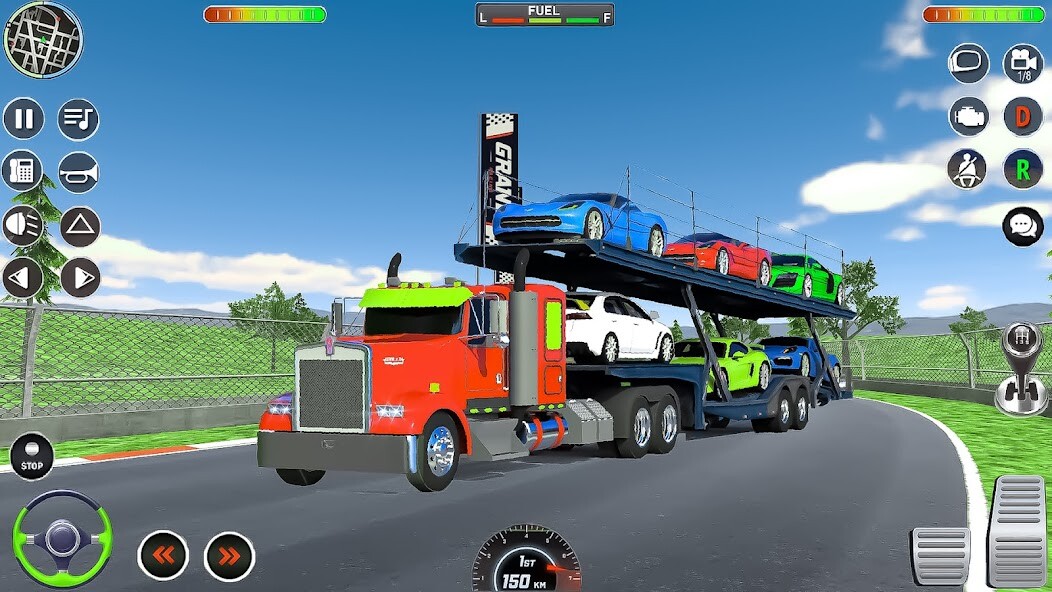Screen dimensions: 1052x592
Task: Pause the game
Action: coord(24,119)
